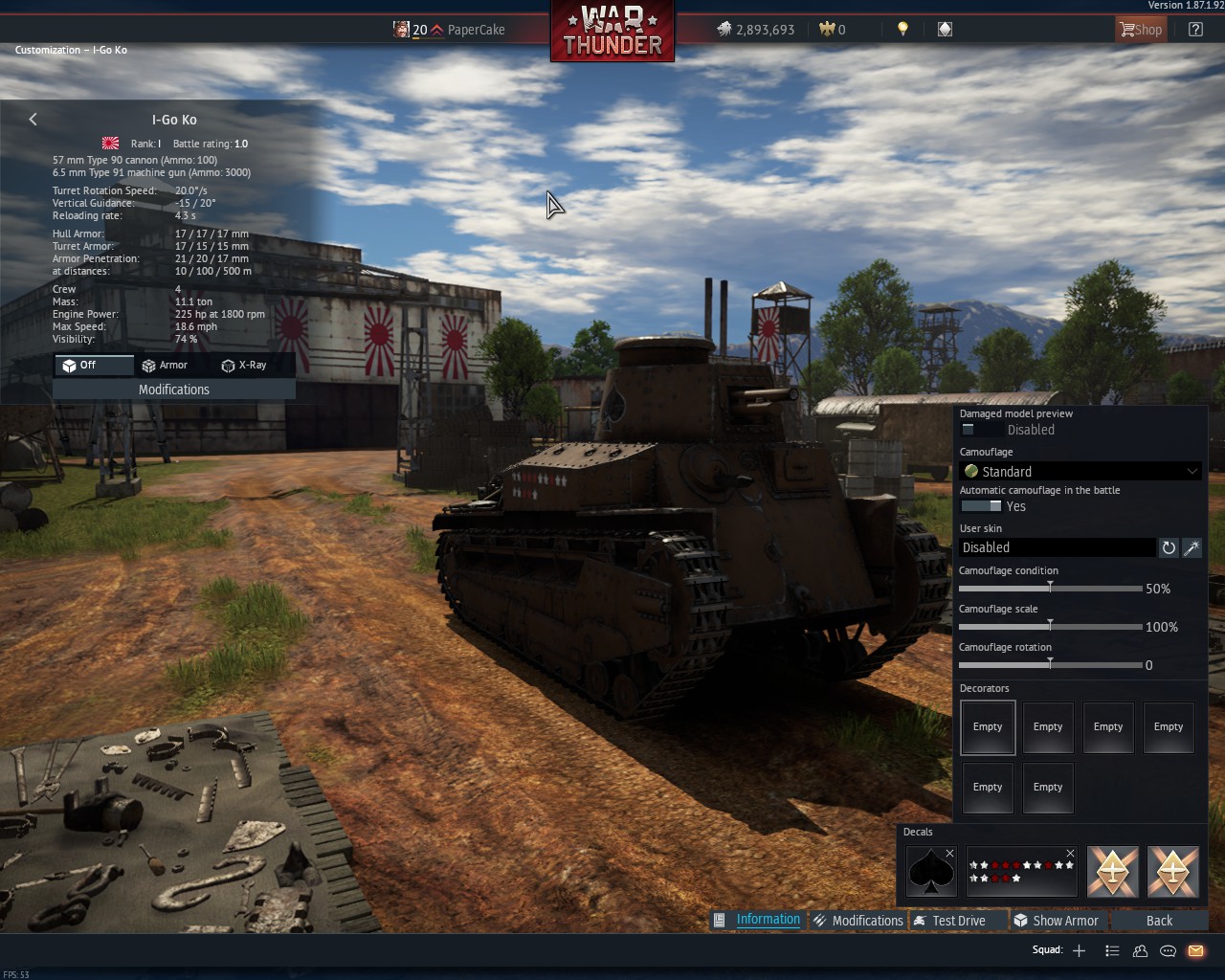Open the Modifications bar under vehicle stats

pos(173,390)
